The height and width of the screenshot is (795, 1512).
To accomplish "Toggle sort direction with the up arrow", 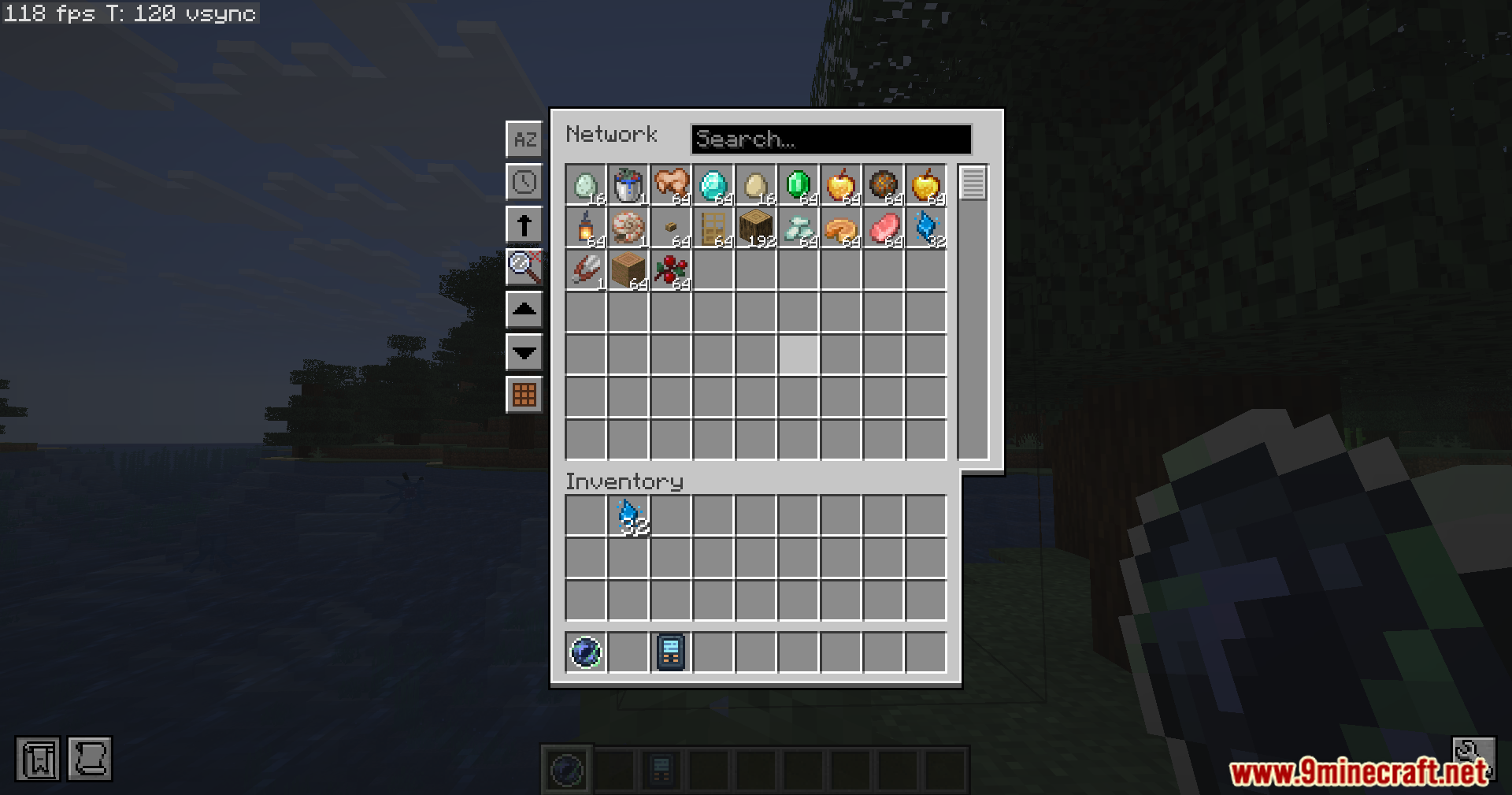I will (x=524, y=225).
